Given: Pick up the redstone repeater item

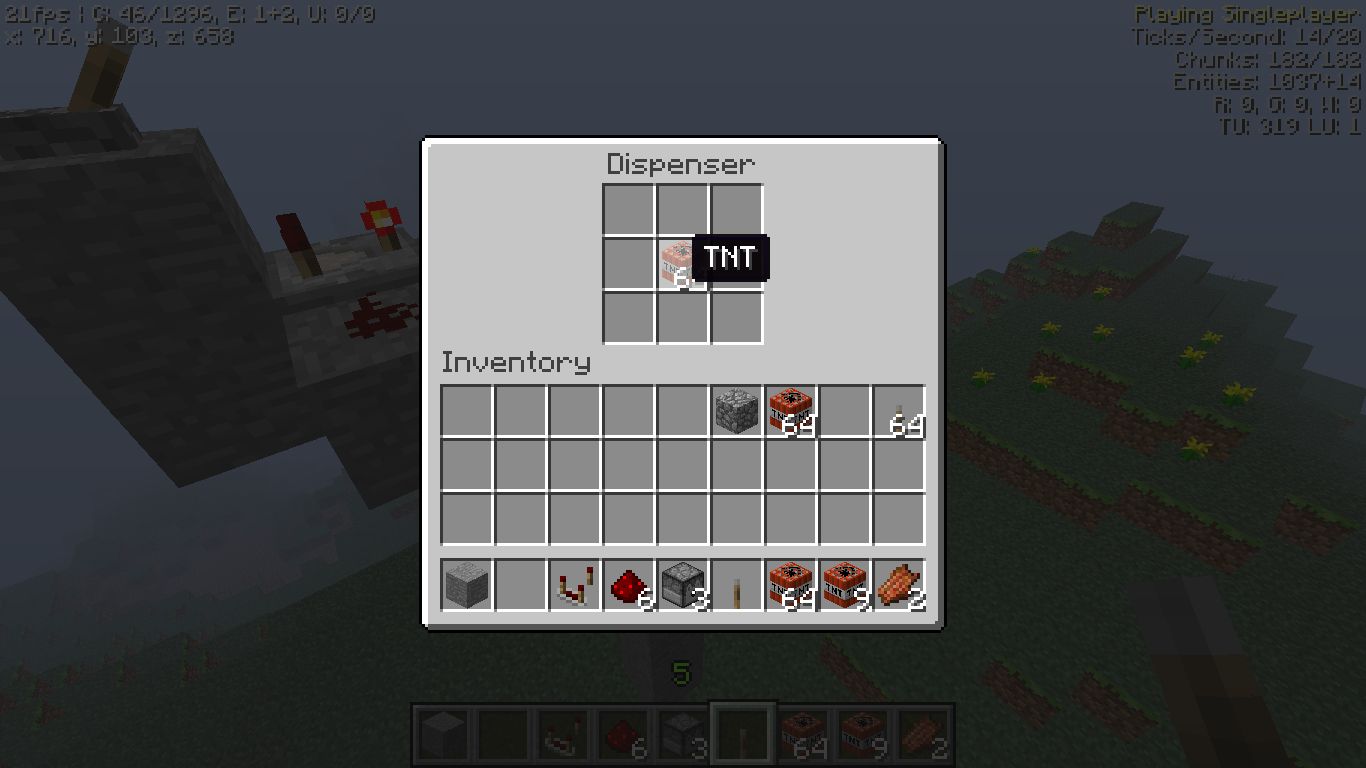Looking at the screenshot, I should [x=574, y=585].
